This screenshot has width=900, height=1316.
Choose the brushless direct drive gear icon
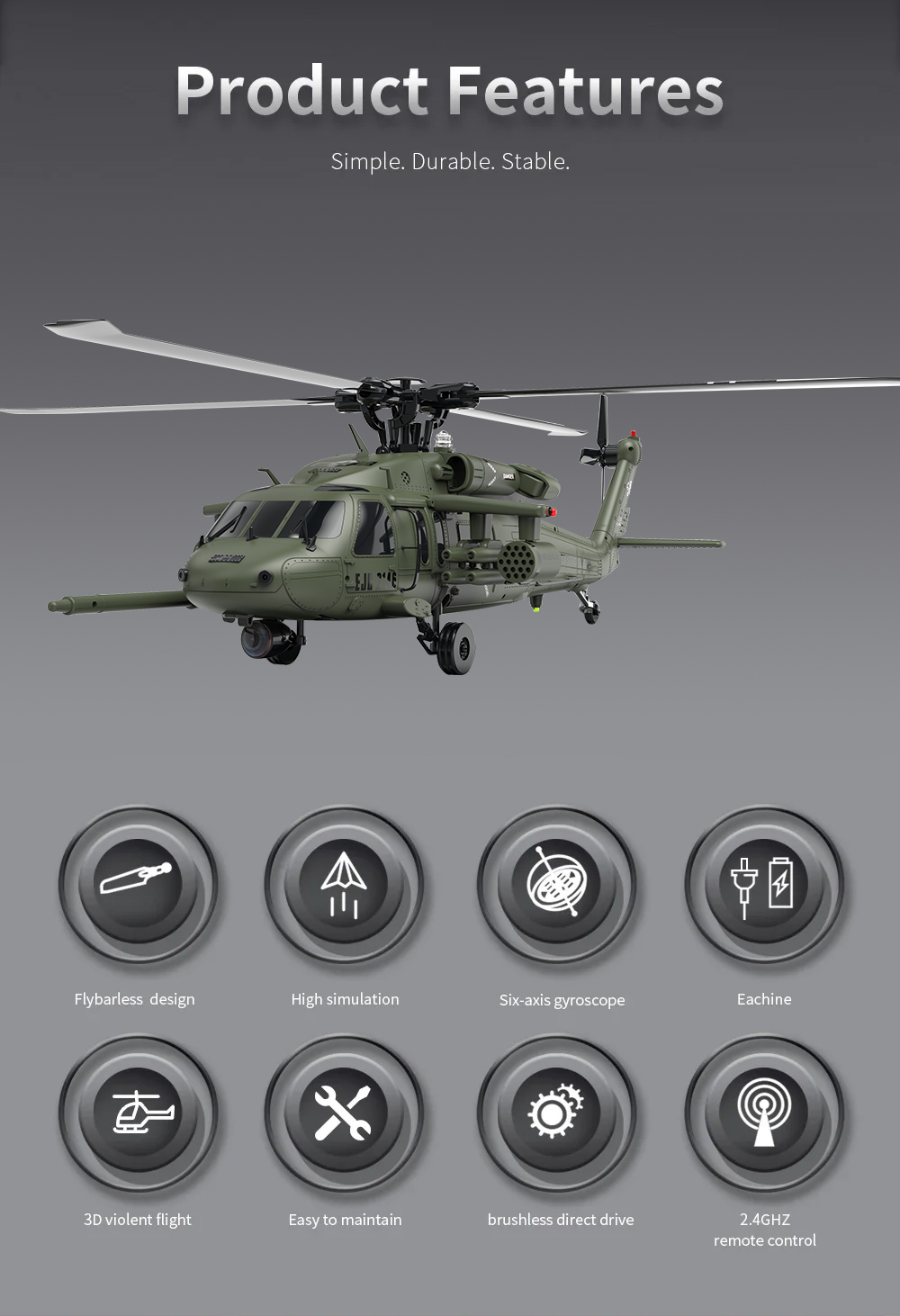(556, 1113)
